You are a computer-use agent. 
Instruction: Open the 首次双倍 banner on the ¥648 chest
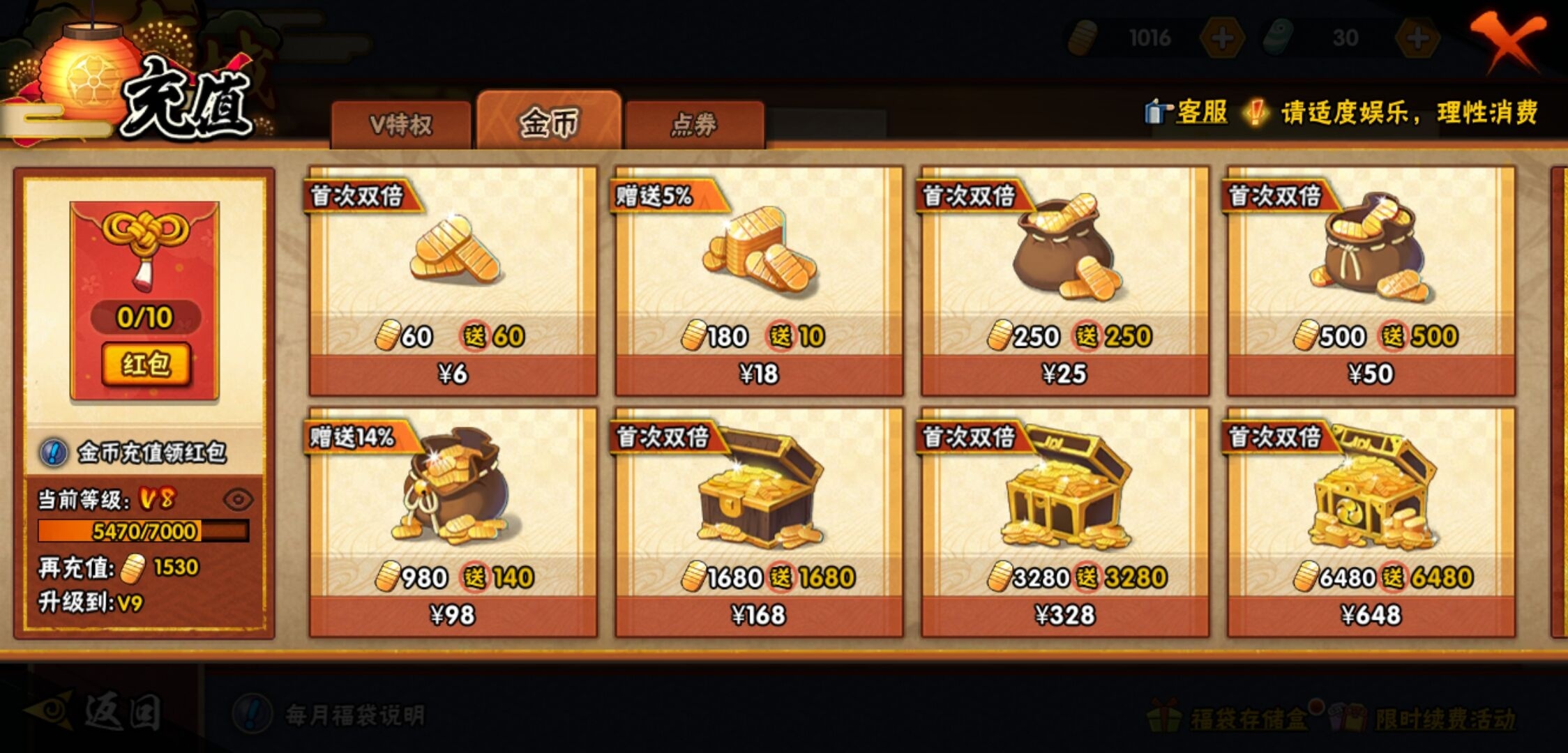pos(1274,436)
